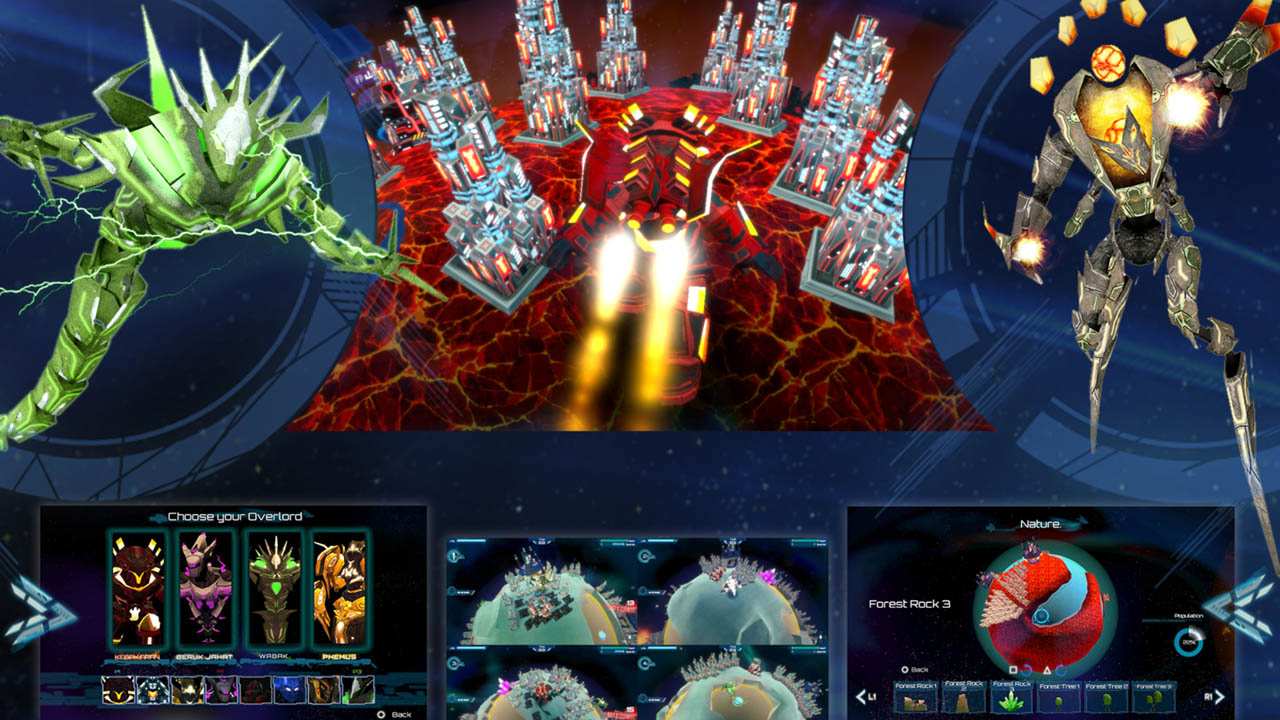Click the blue overlord portrait icon
This screenshot has width=1280, height=720.
point(287,690)
